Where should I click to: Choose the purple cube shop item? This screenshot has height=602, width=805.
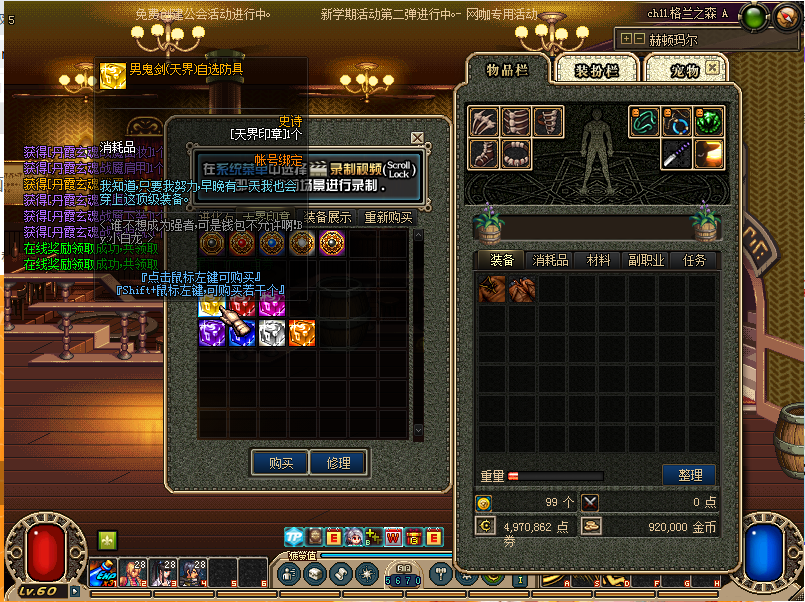click(x=212, y=333)
